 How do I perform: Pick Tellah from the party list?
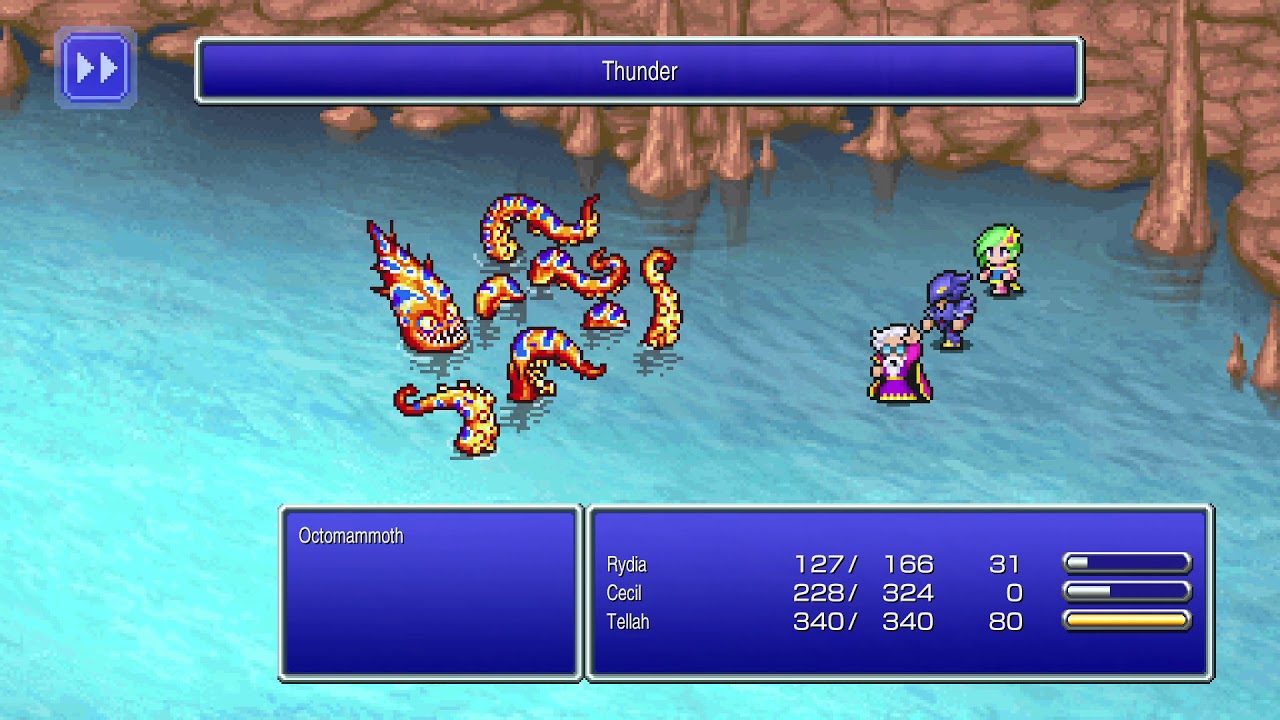point(628,622)
